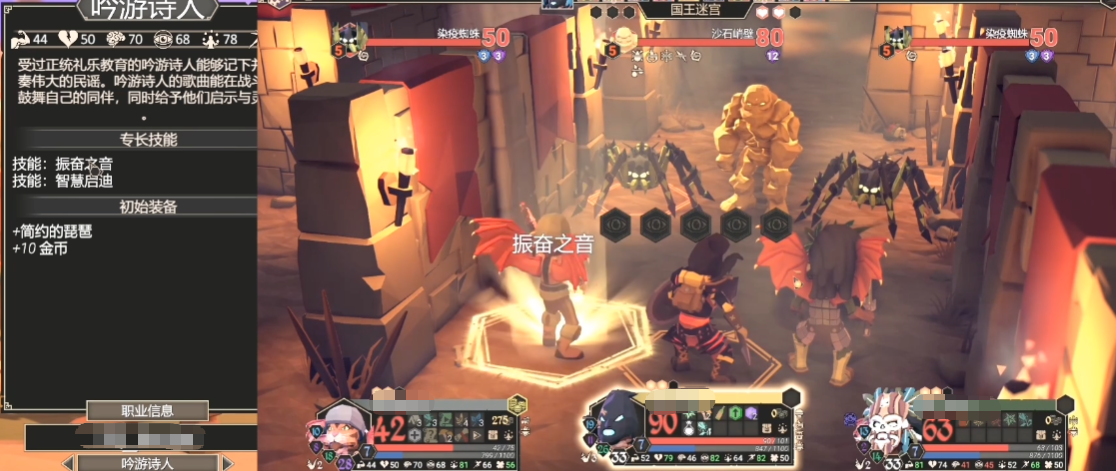Screen dimensions: 1116x471
Task: Open the 职业信息 class info button
Action: pyautogui.click(x=147, y=410)
